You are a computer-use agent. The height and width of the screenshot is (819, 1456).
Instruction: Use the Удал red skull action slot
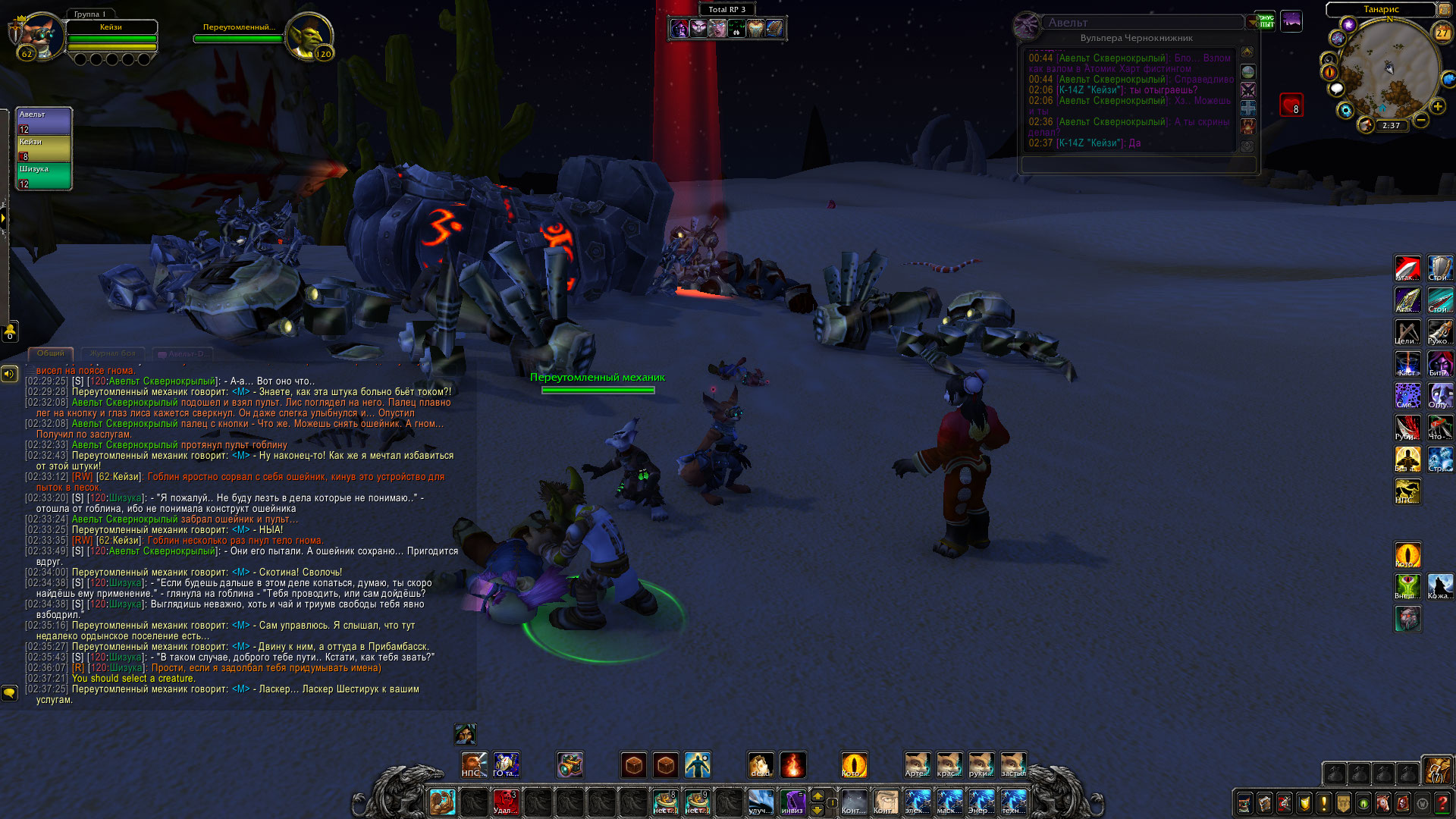point(505,802)
